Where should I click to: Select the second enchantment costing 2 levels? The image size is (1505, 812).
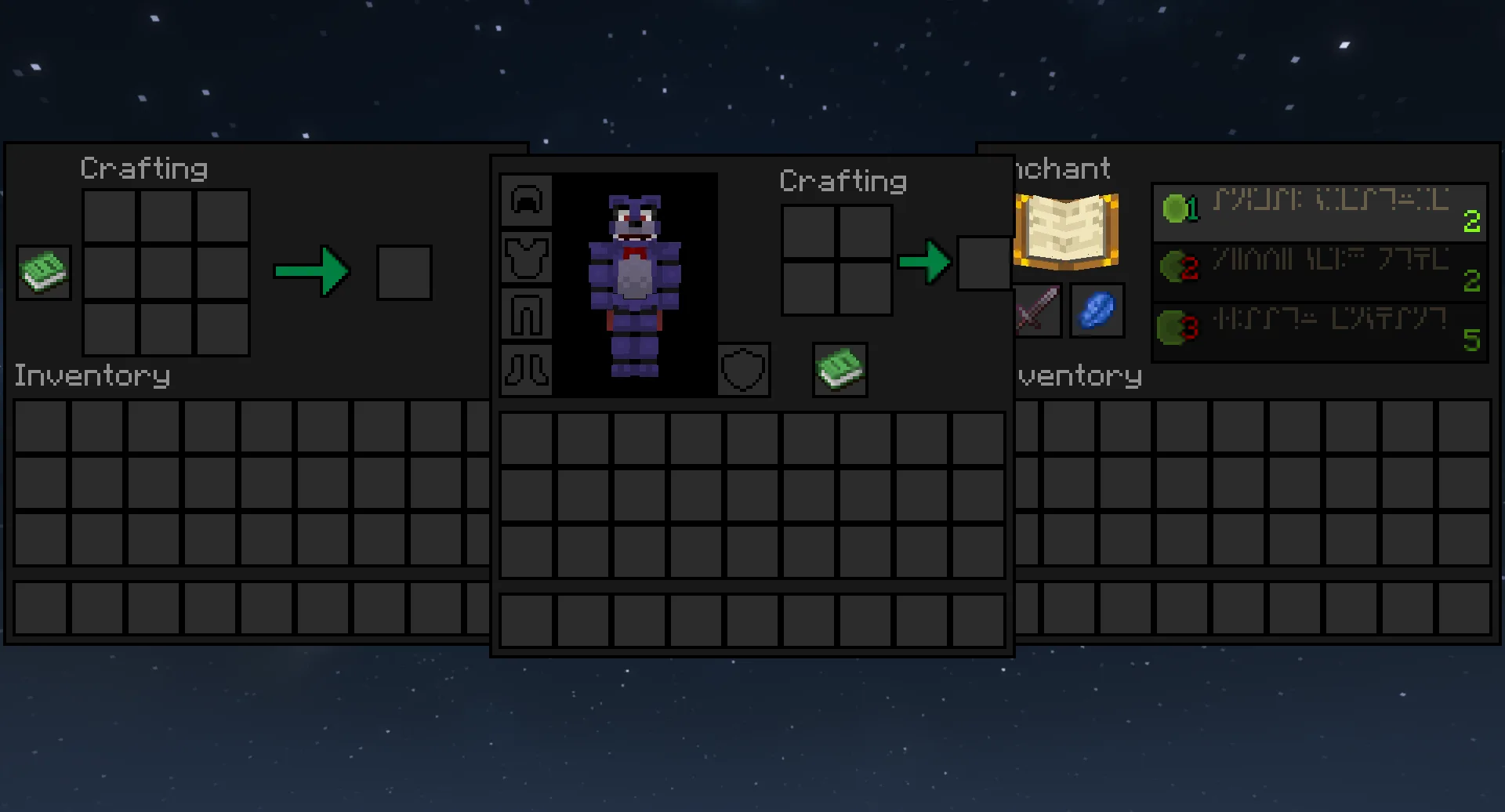[1319, 272]
